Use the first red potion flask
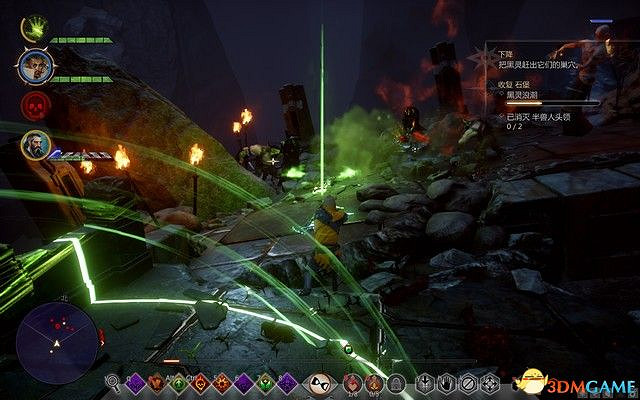 (351, 382)
